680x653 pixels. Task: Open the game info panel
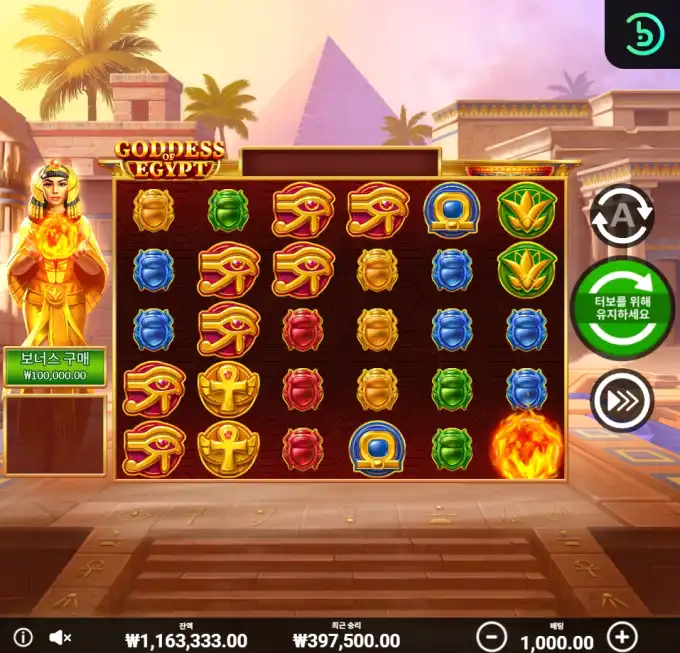[x=23, y=637]
